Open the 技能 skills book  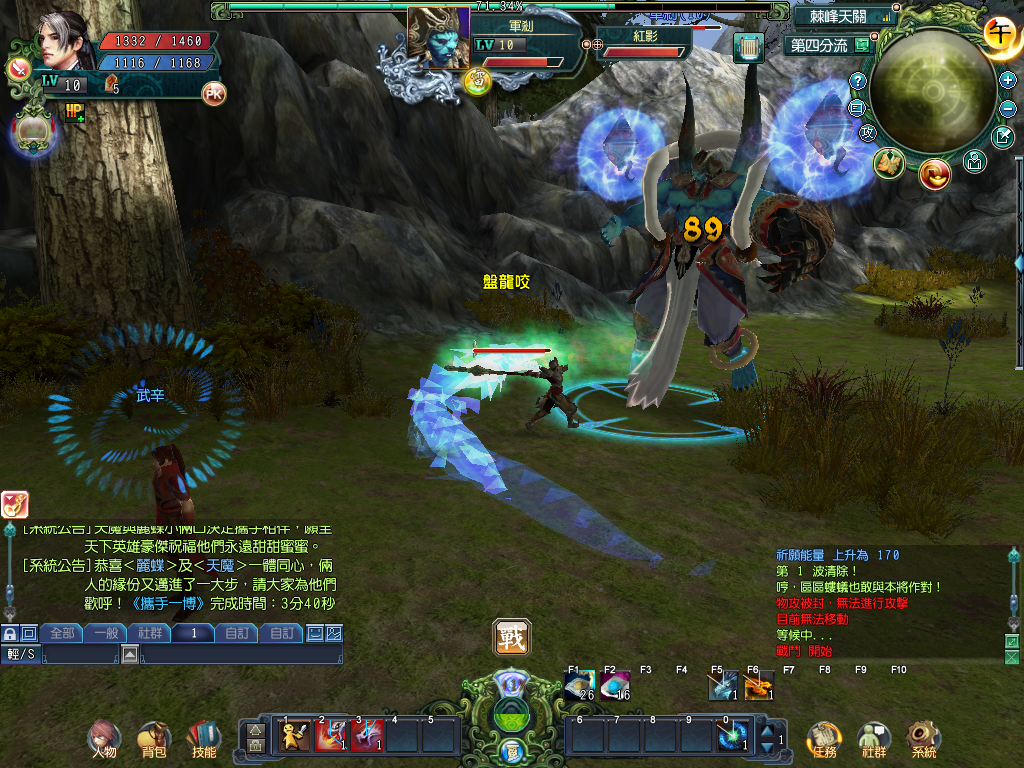pos(203,738)
